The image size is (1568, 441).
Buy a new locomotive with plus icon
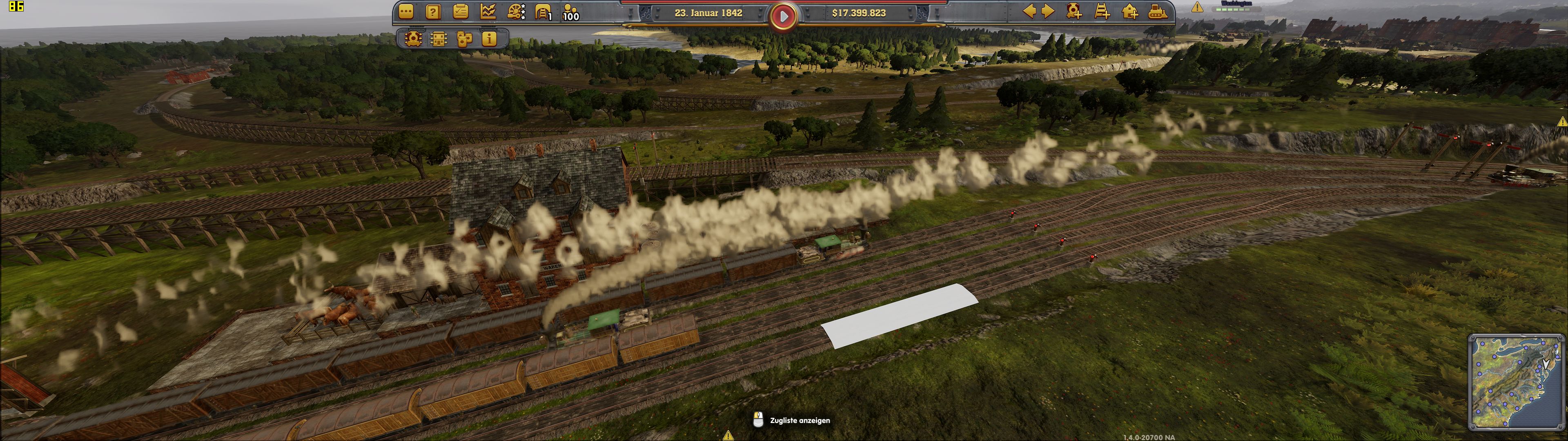pos(1074,11)
